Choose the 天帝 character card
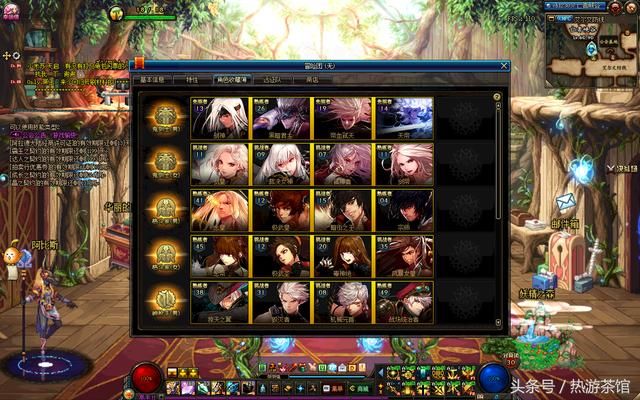The image size is (640, 400). click(x=404, y=116)
